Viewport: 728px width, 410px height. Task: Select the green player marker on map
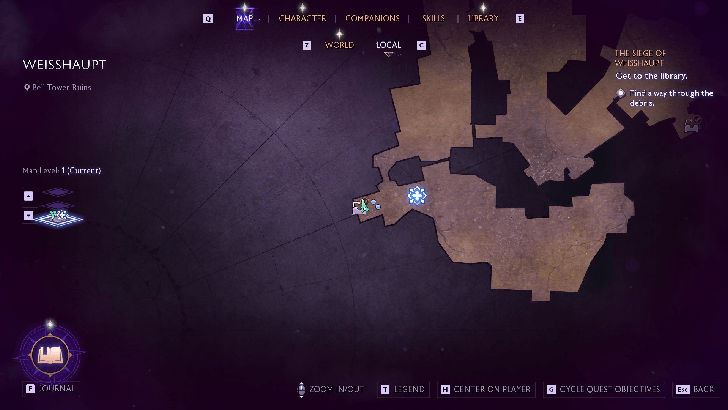(x=364, y=206)
